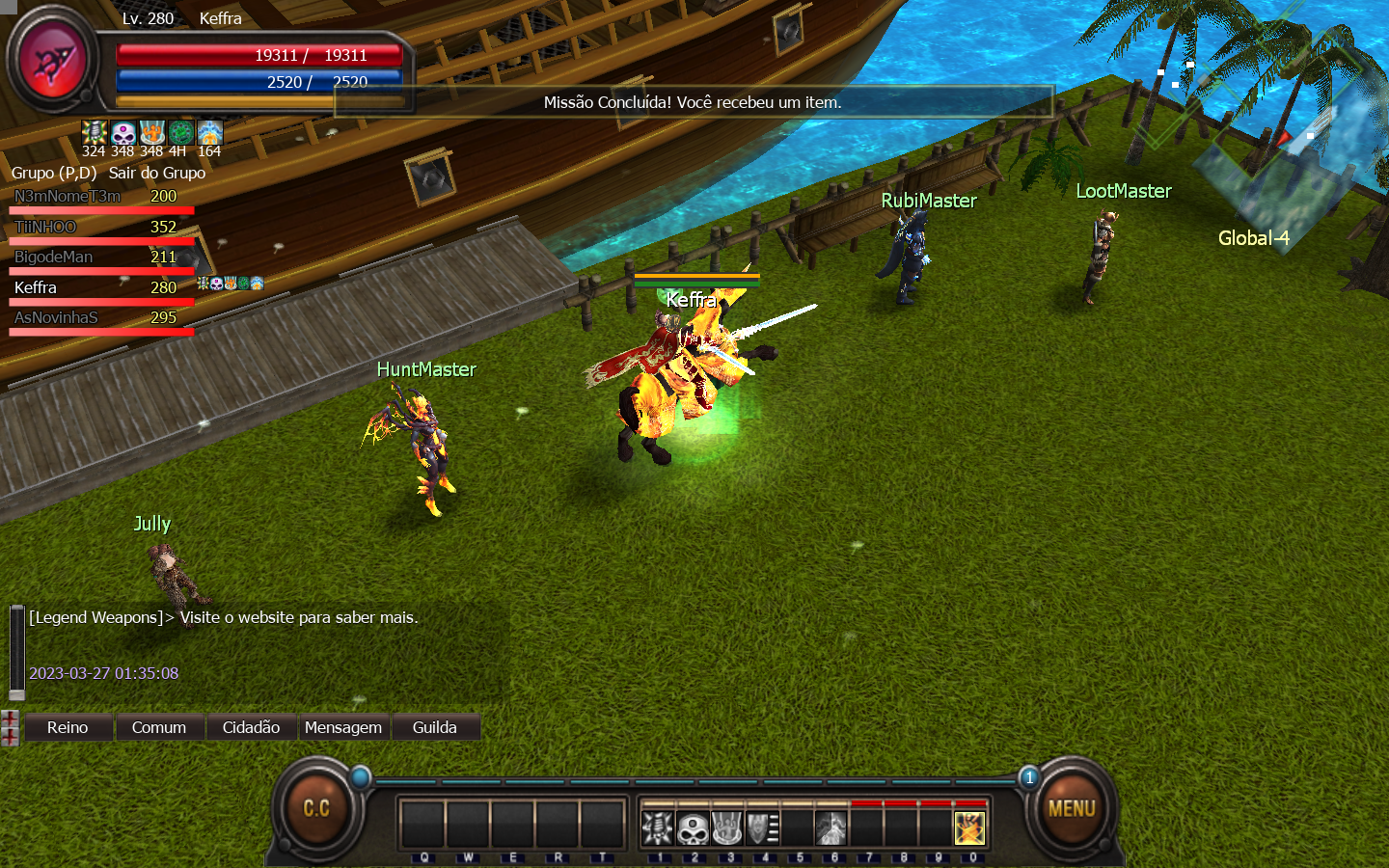Open the Cidadão chat tab
Screen dimensions: 1389x868
click(251, 727)
